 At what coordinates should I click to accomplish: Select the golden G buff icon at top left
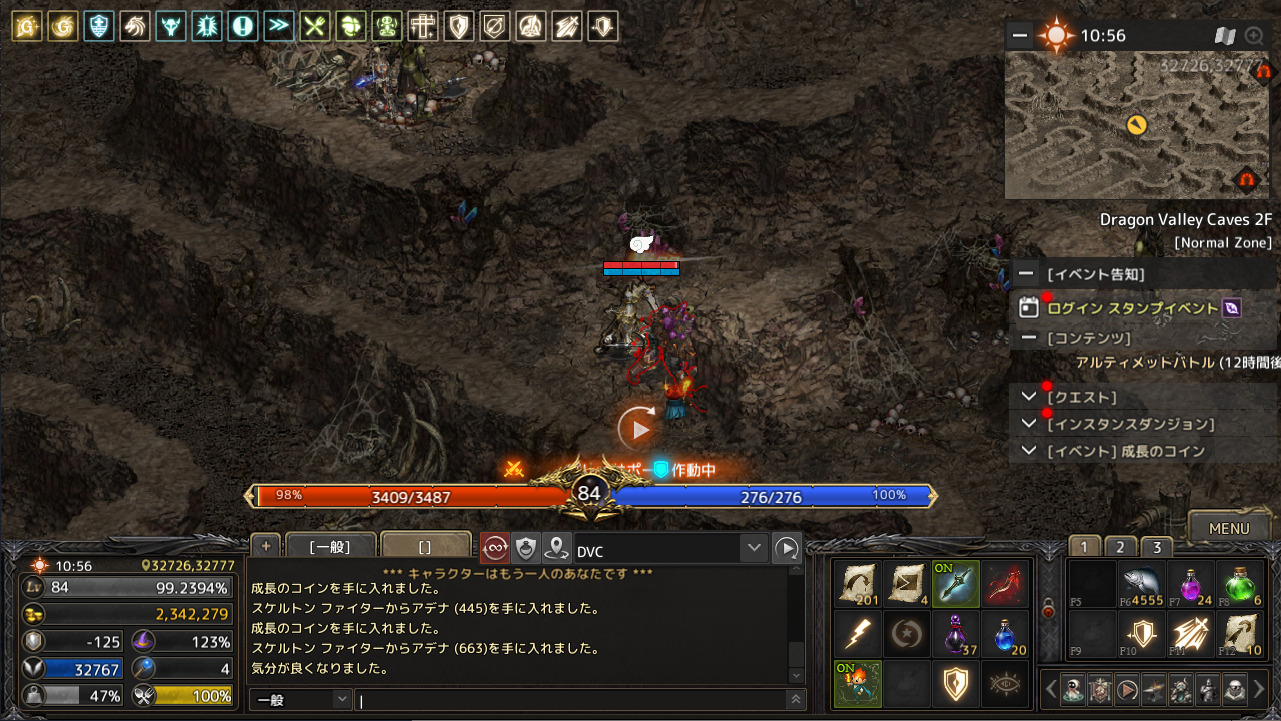click(62, 25)
